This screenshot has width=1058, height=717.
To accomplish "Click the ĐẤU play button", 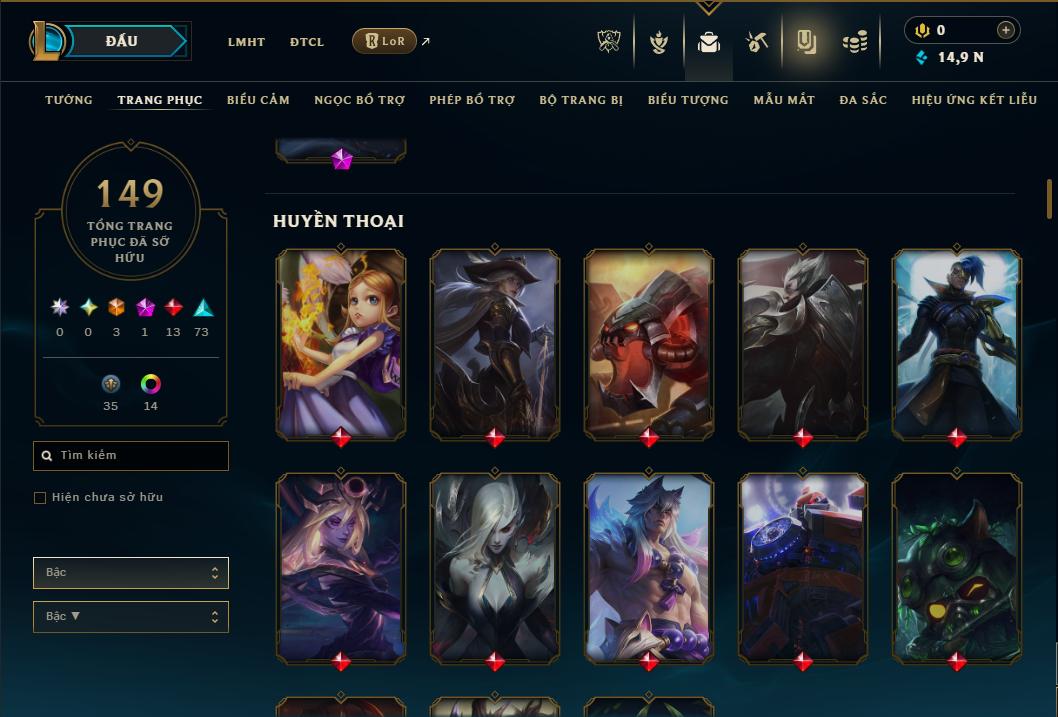I will (122, 41).
